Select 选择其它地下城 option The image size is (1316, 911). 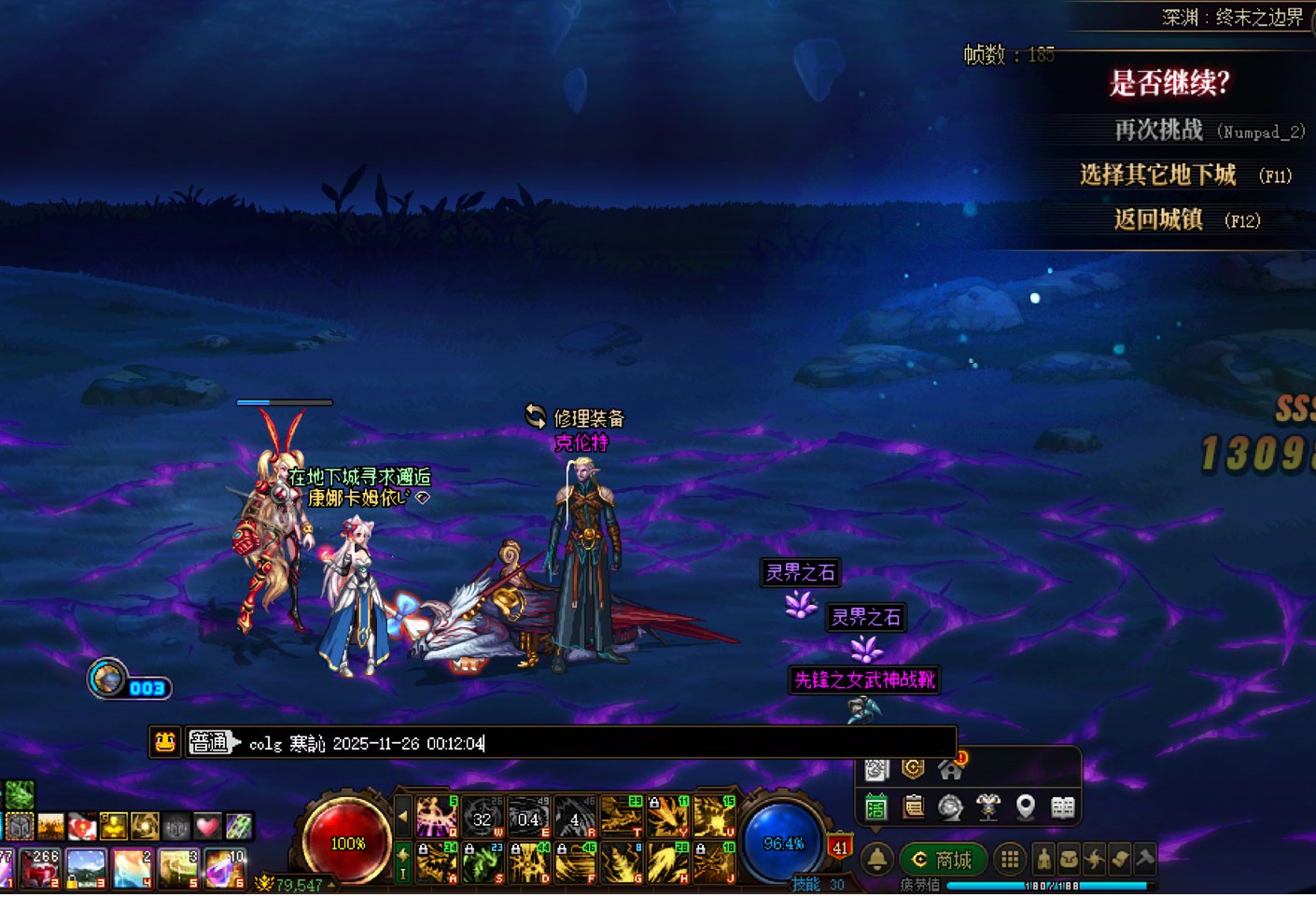(x=1157, y=175)
